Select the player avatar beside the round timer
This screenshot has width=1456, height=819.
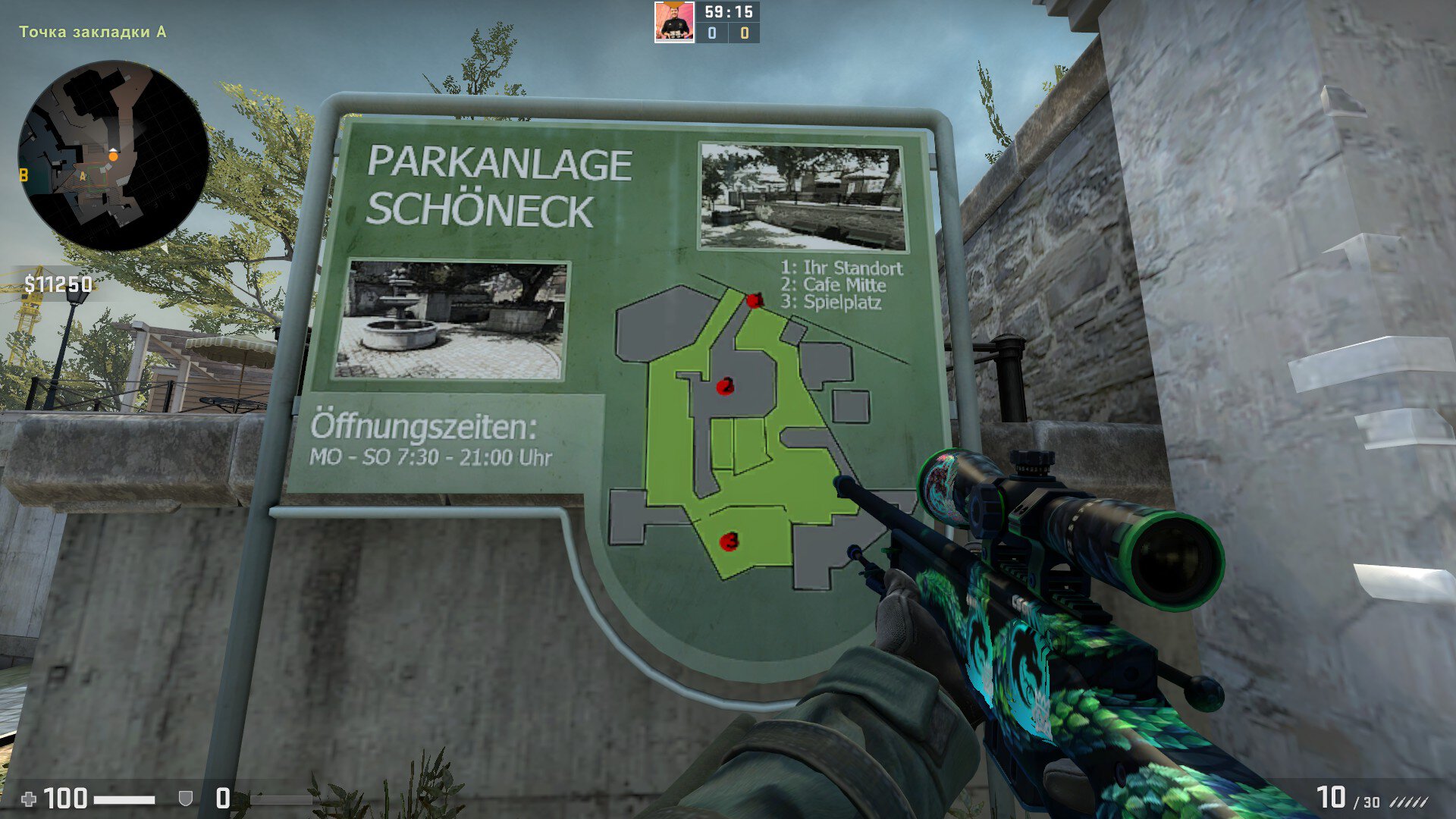[673, 22]
